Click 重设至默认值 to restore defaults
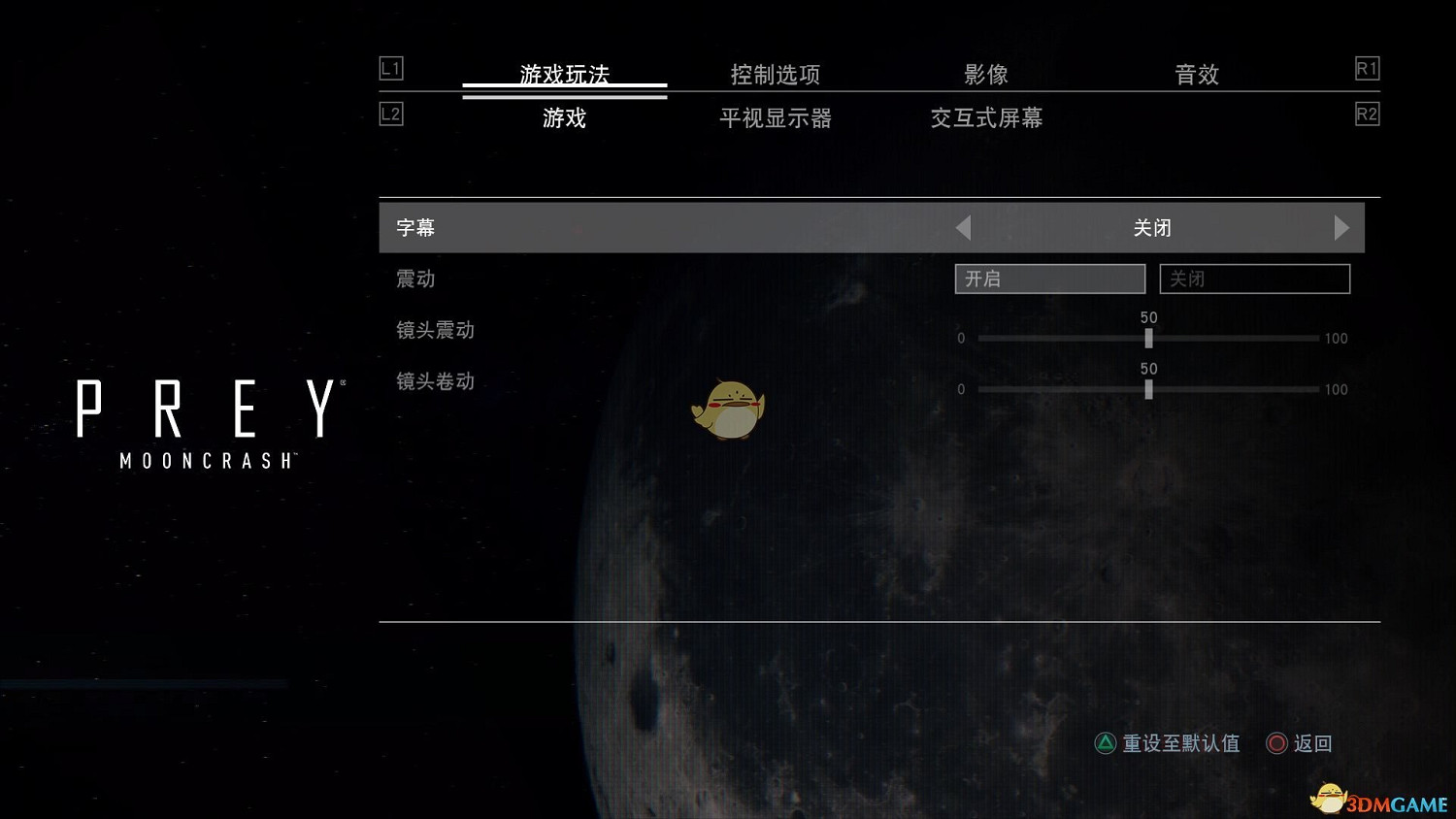Viewport: 1456px width, 819px height. (1180, 743)
